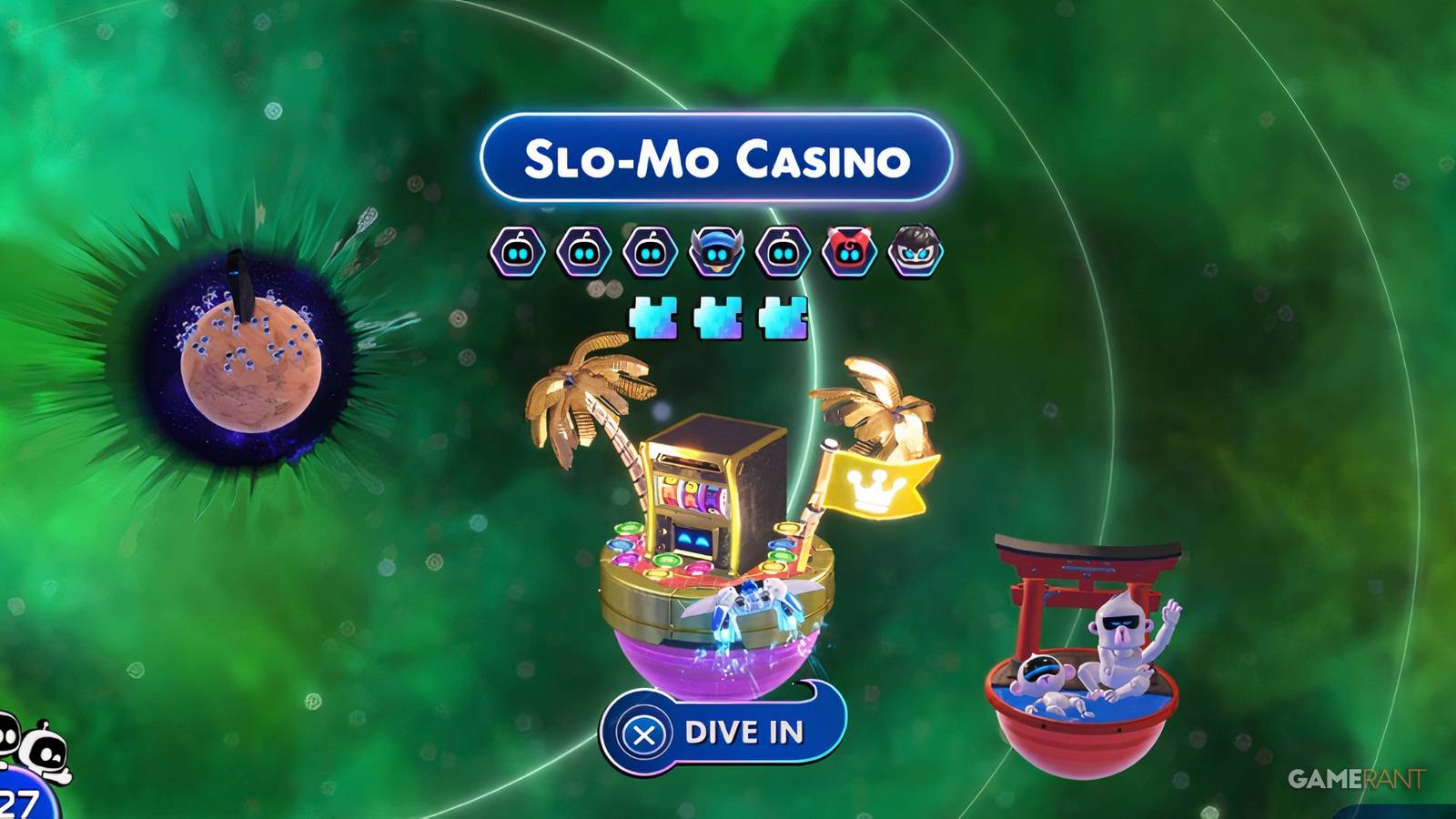
Task: Open the torii gate bowl level
Action: [1083, 655]
